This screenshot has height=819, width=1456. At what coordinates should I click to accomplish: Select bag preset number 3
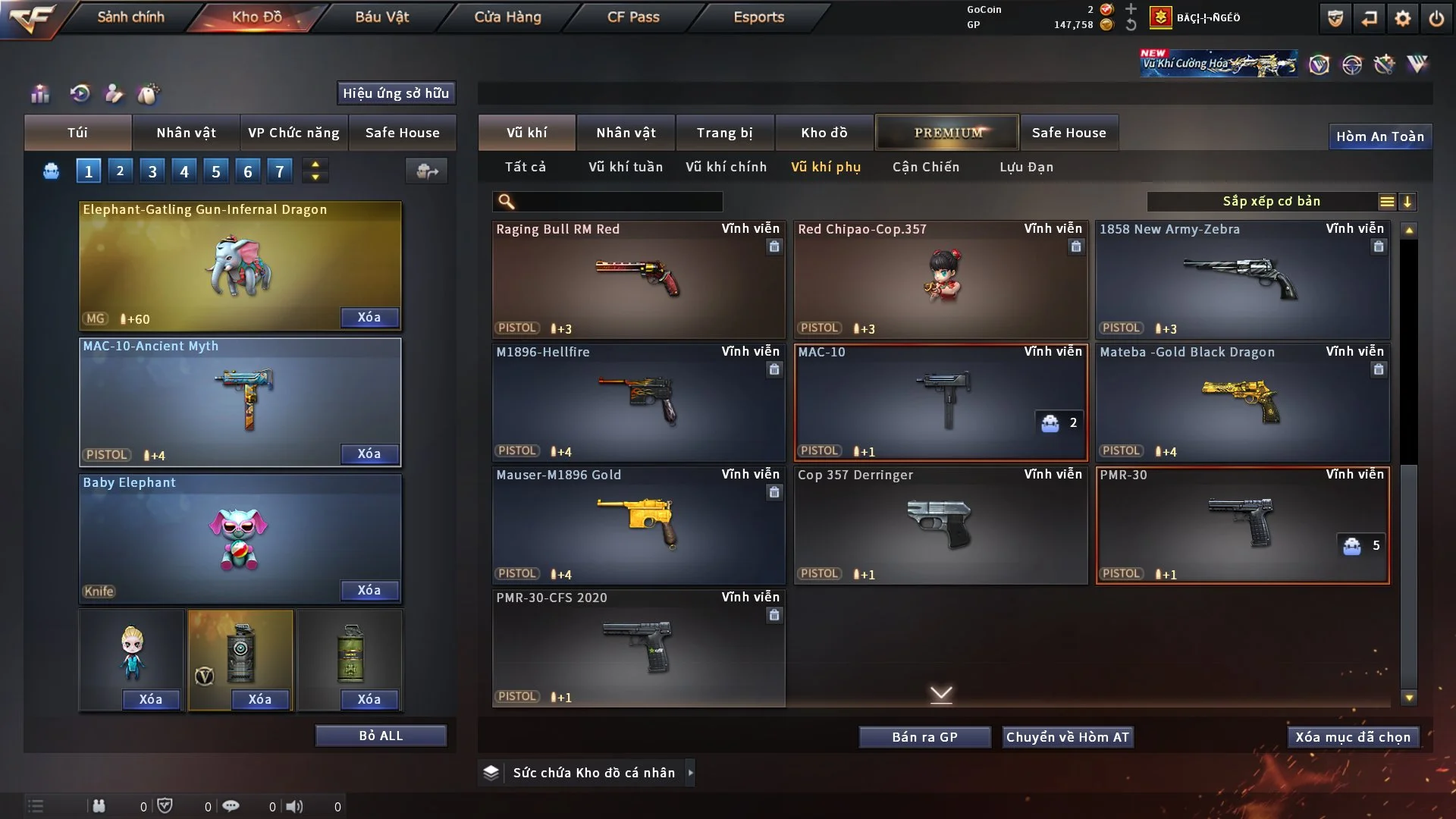[x=152, y=171]
